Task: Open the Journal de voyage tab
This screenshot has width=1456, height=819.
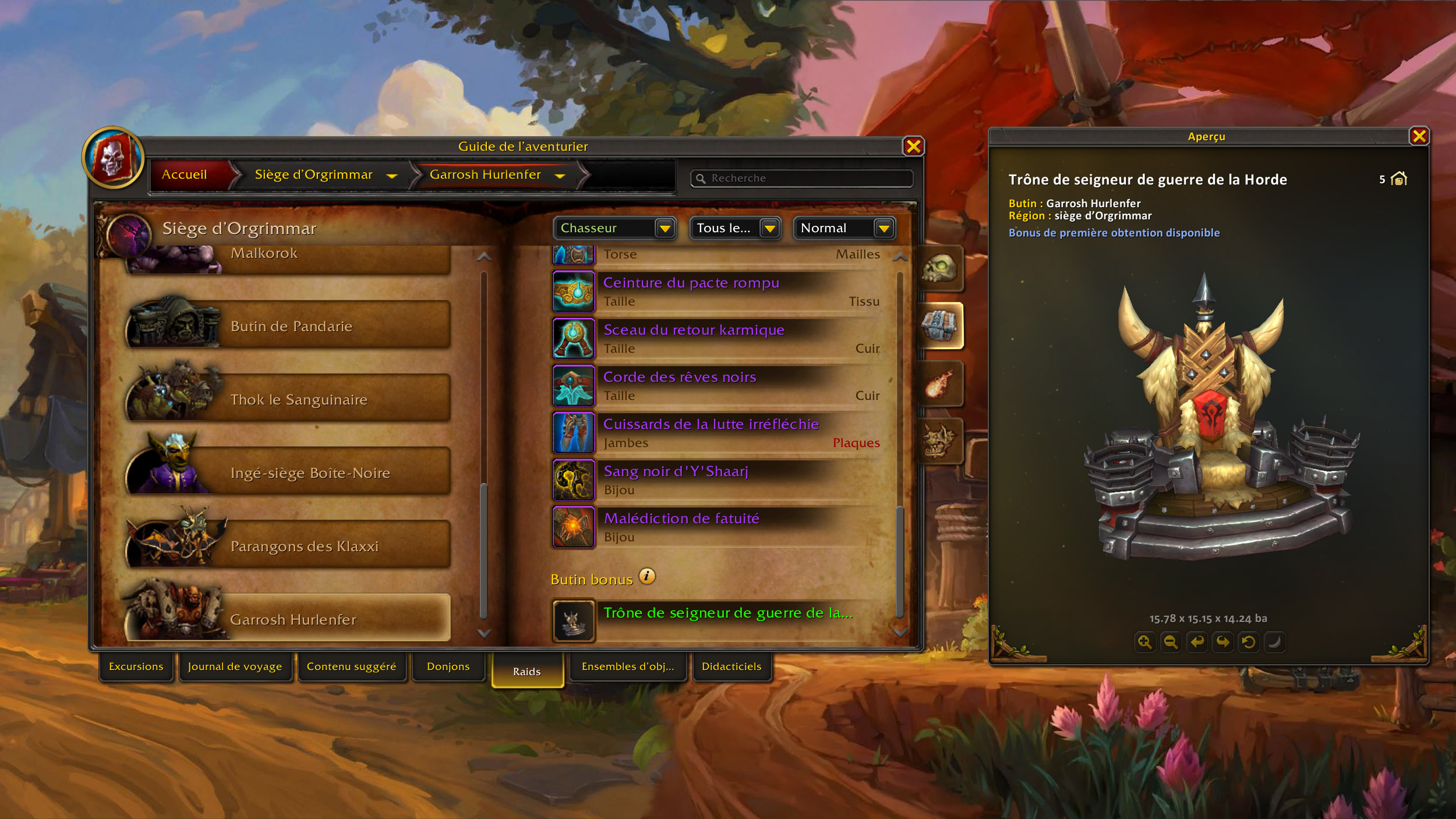Action: [x=235, y=666]
